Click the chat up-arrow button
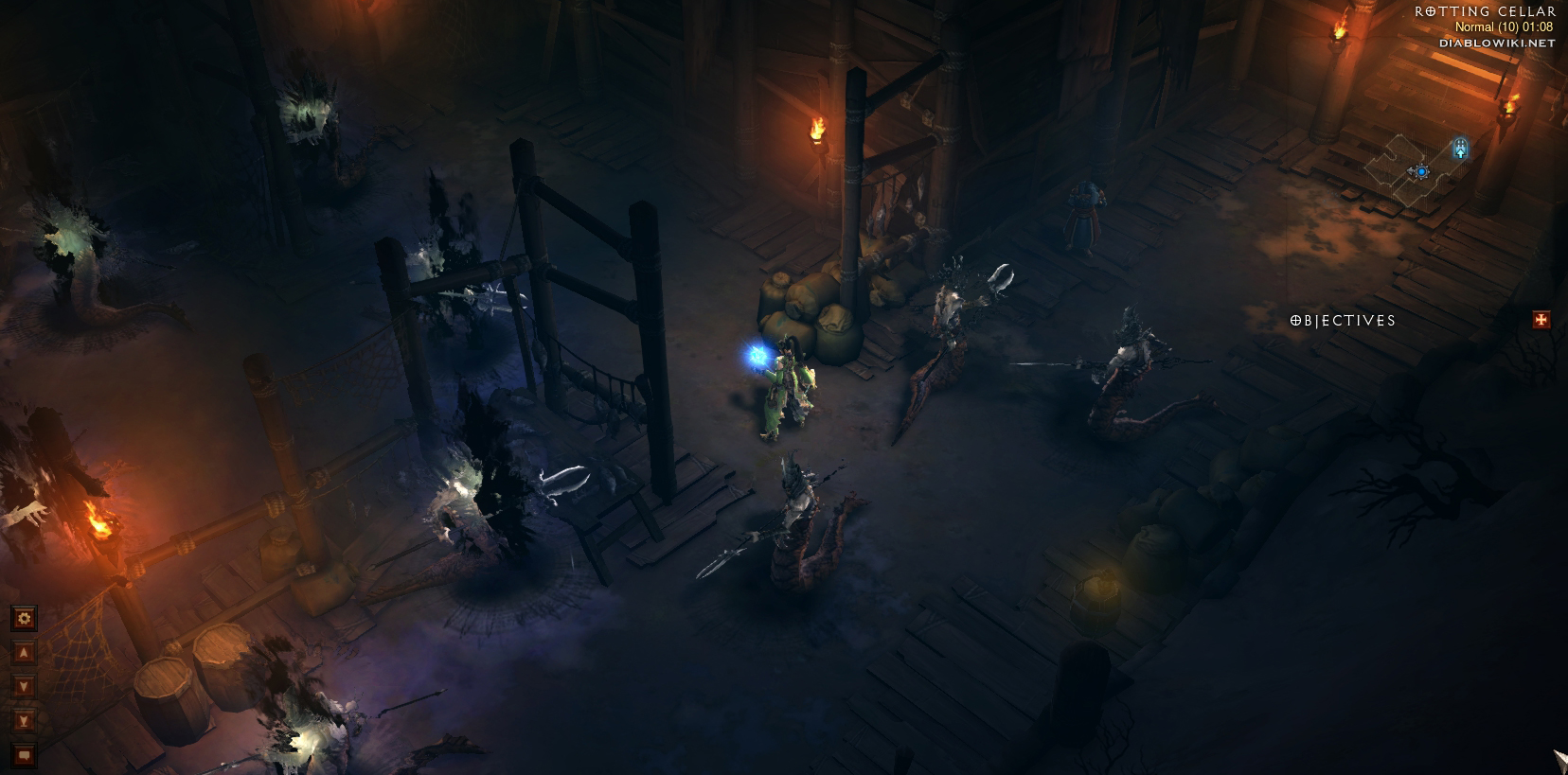The height and width of the screenshot is (775, 1568). [24, 653]
